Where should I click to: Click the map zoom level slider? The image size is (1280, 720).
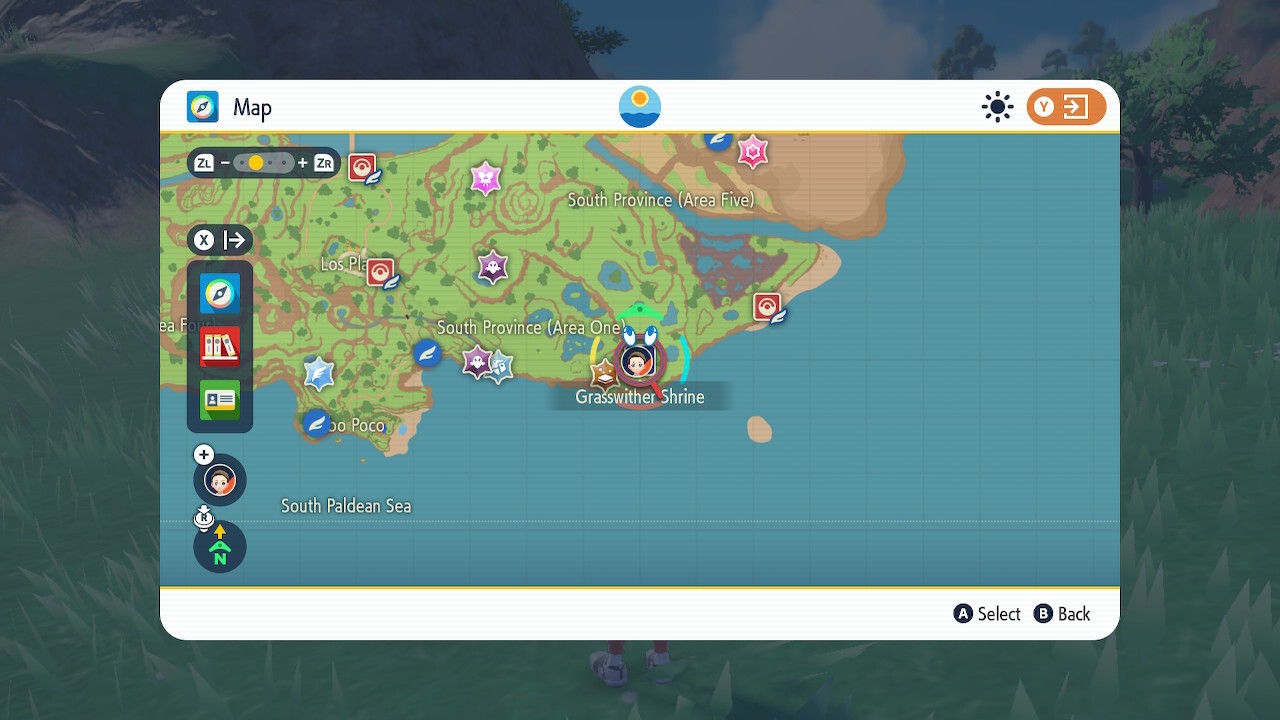[x=264, y=163]
